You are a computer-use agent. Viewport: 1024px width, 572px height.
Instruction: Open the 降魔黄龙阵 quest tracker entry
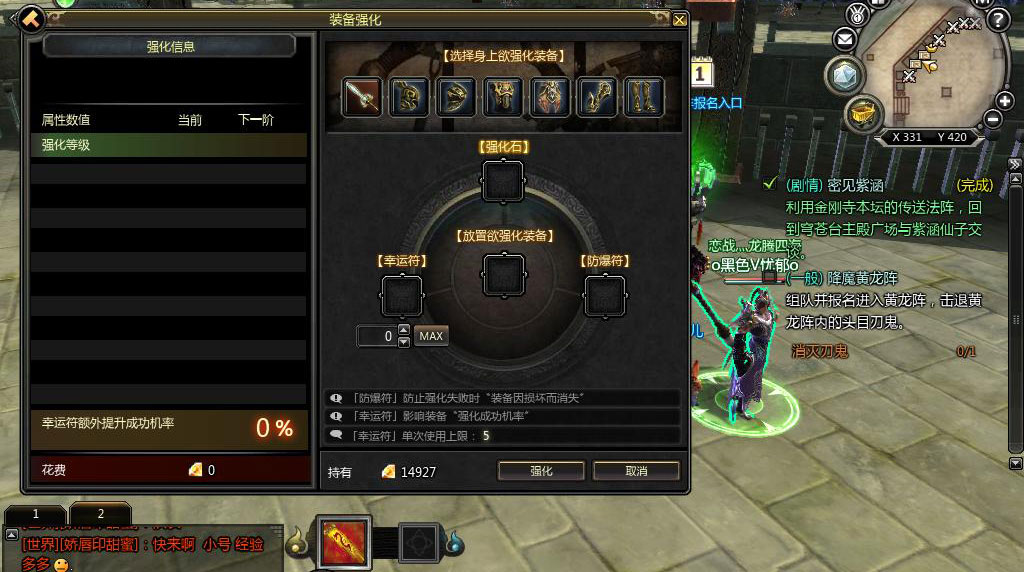[x=862, y=279]
